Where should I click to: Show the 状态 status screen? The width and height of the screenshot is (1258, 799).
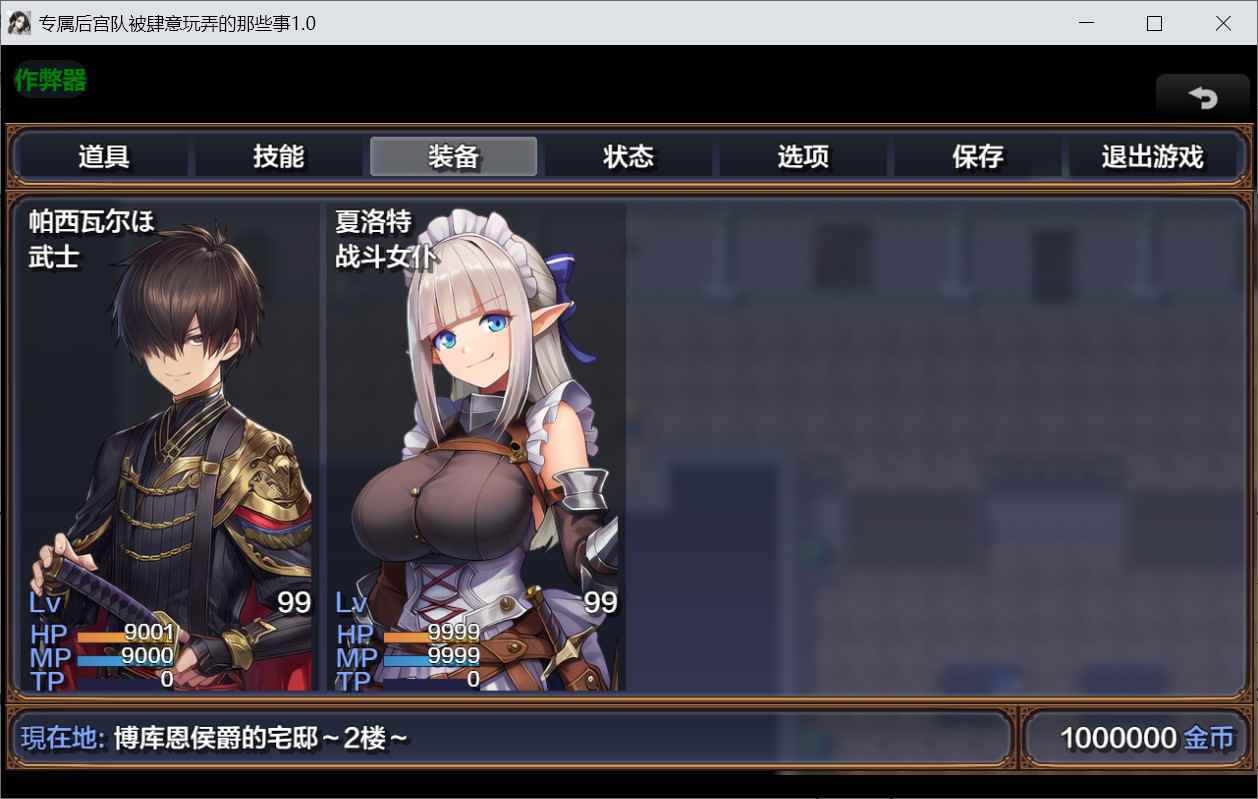pyautogui.click(x=628, y=157)
